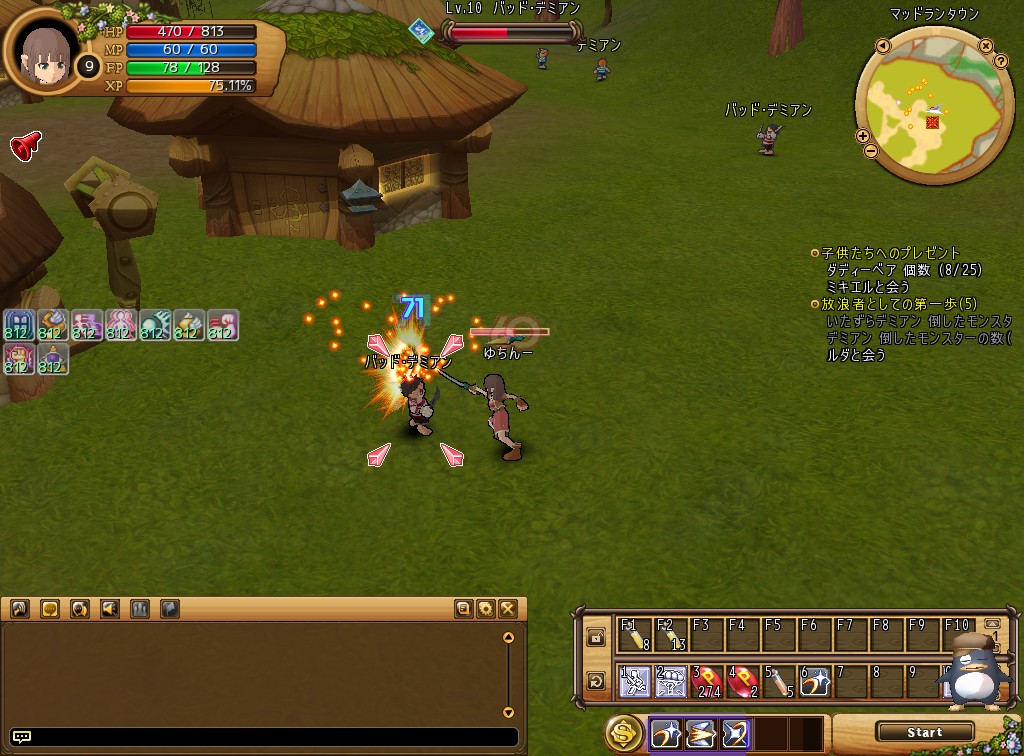The image size is (1024, 756).
Task: Click the Start menu button
Action: [x=924, y=732]
